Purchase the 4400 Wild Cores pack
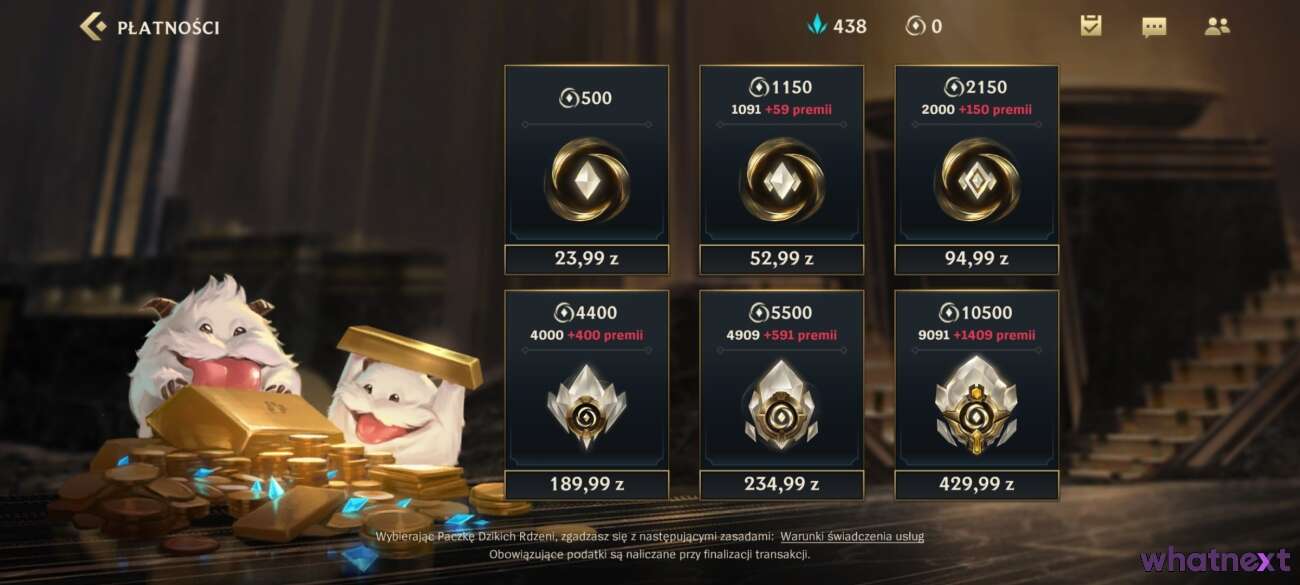Image resolution: width=1300 pixels, height=585 pixels. point(586,395)
